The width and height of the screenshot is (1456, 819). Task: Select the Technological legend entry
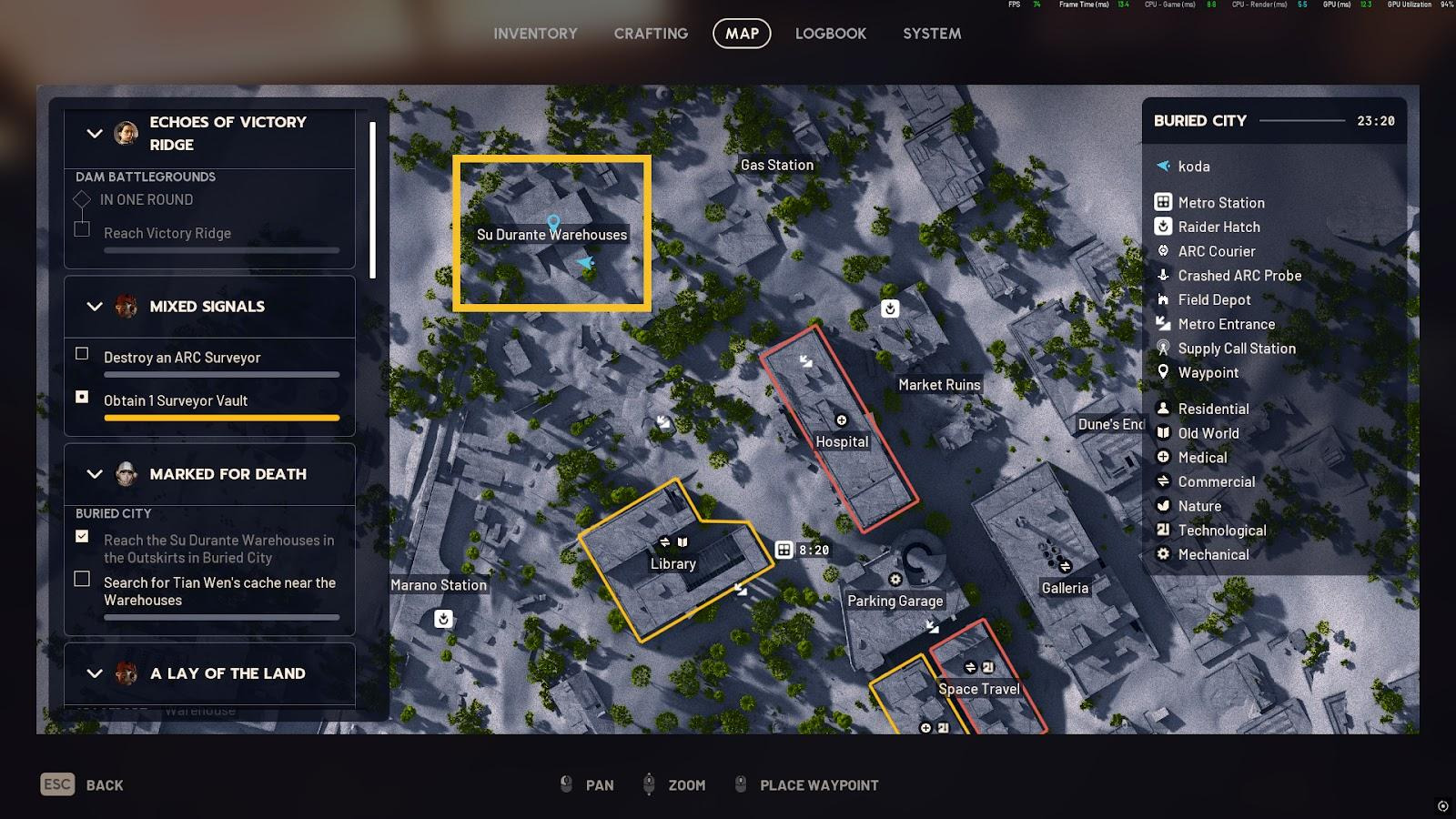(1221, 531)
